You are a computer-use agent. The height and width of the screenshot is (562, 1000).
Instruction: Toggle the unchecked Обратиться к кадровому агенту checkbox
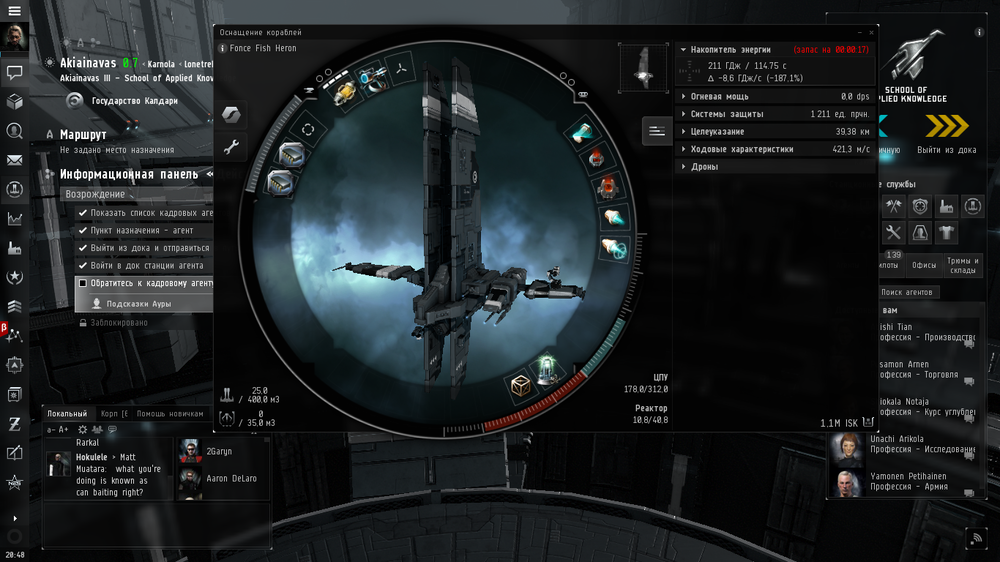tap(84, 283)
